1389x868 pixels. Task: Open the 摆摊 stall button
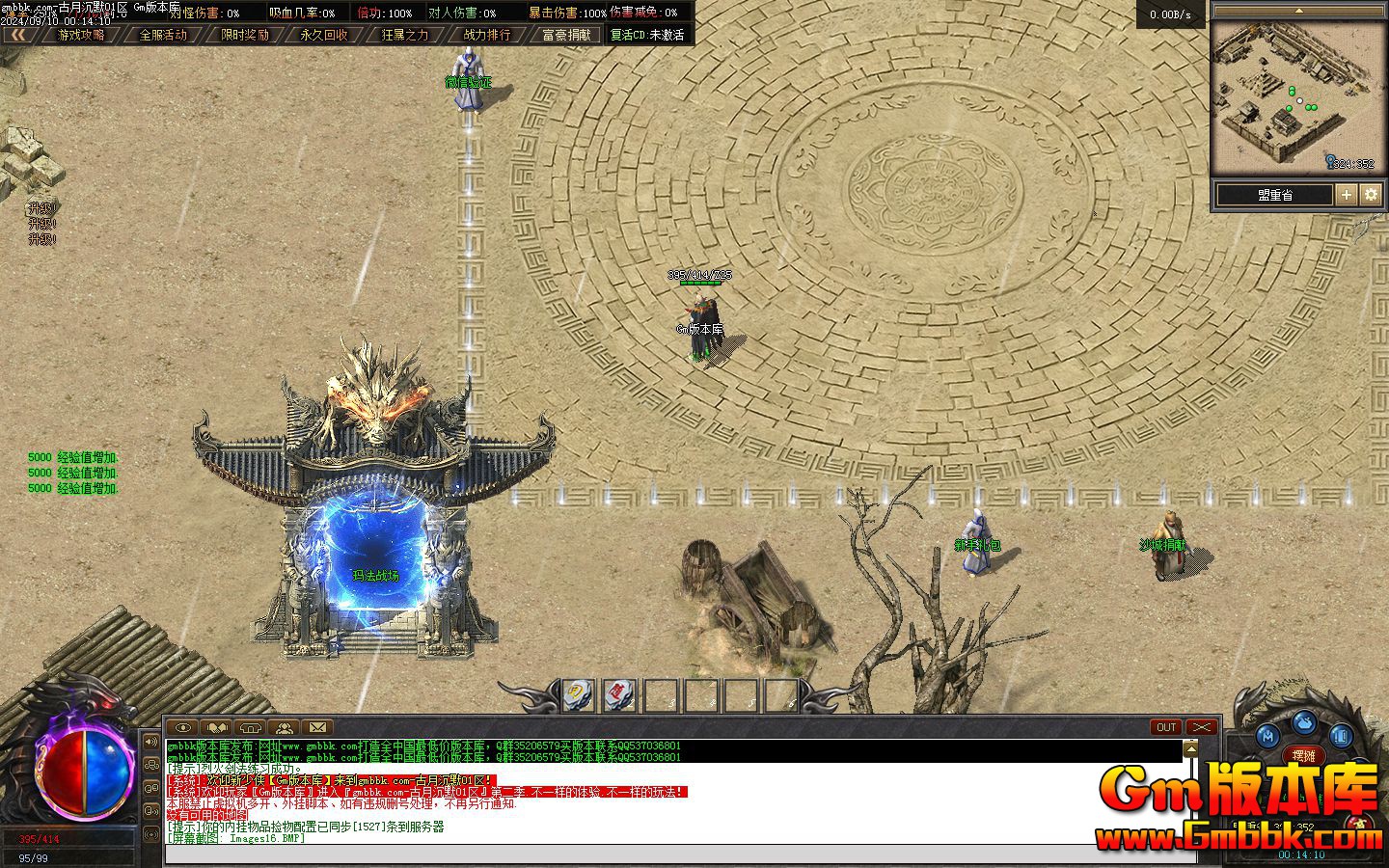tap(1303, 756)
